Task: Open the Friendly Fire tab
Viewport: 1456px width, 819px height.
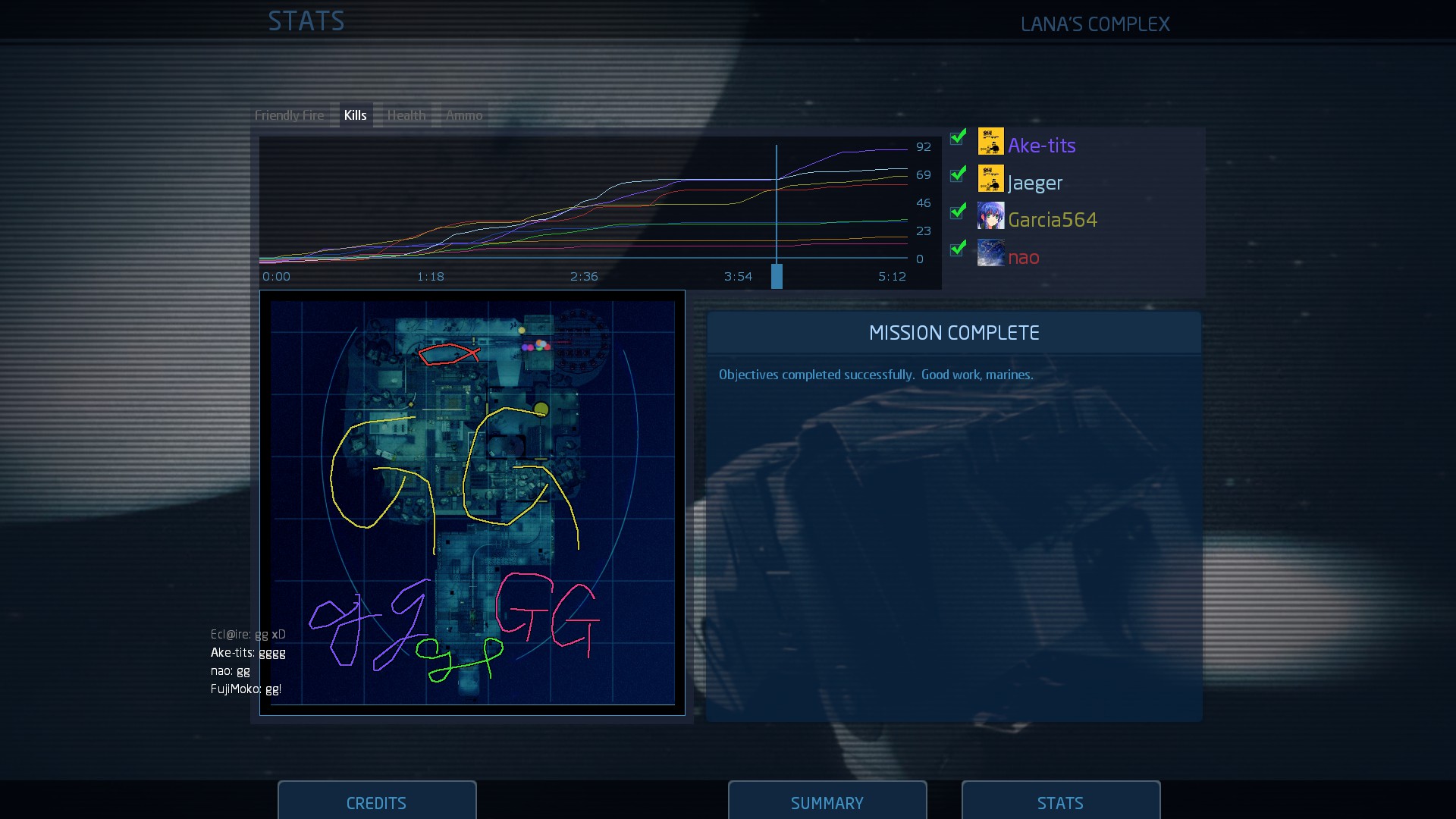Action: tap(290, 115)
